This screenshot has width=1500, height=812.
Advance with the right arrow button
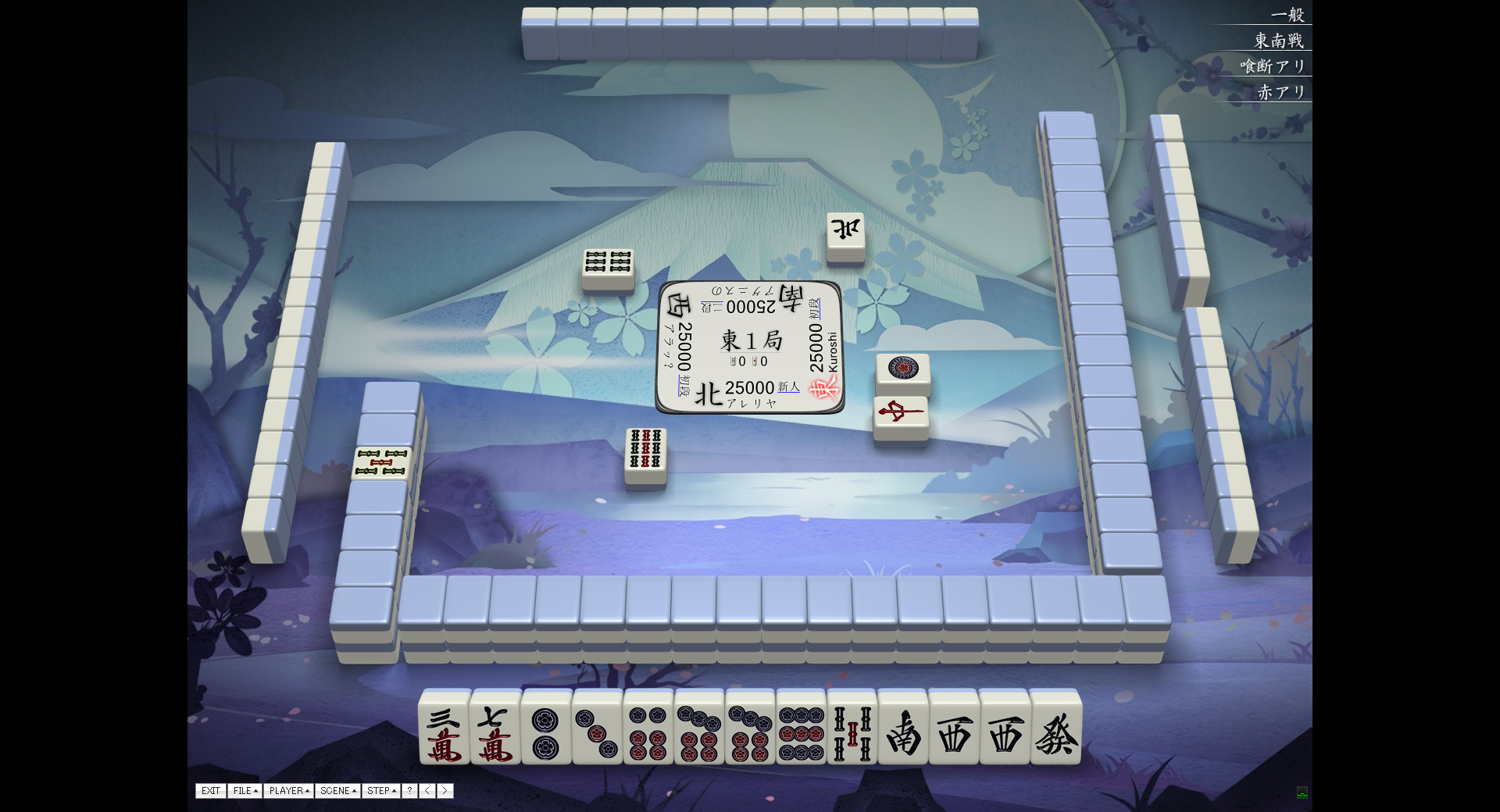445,791
